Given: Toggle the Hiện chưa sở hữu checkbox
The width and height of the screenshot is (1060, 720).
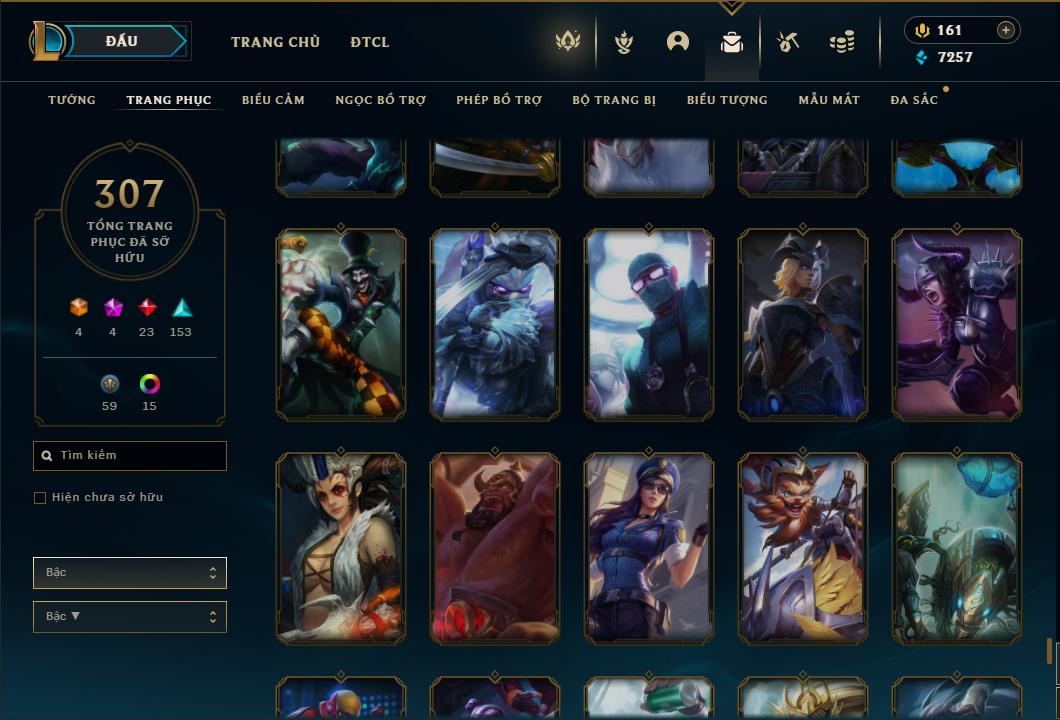Looking at the screenshot, I should click(40, 498).
